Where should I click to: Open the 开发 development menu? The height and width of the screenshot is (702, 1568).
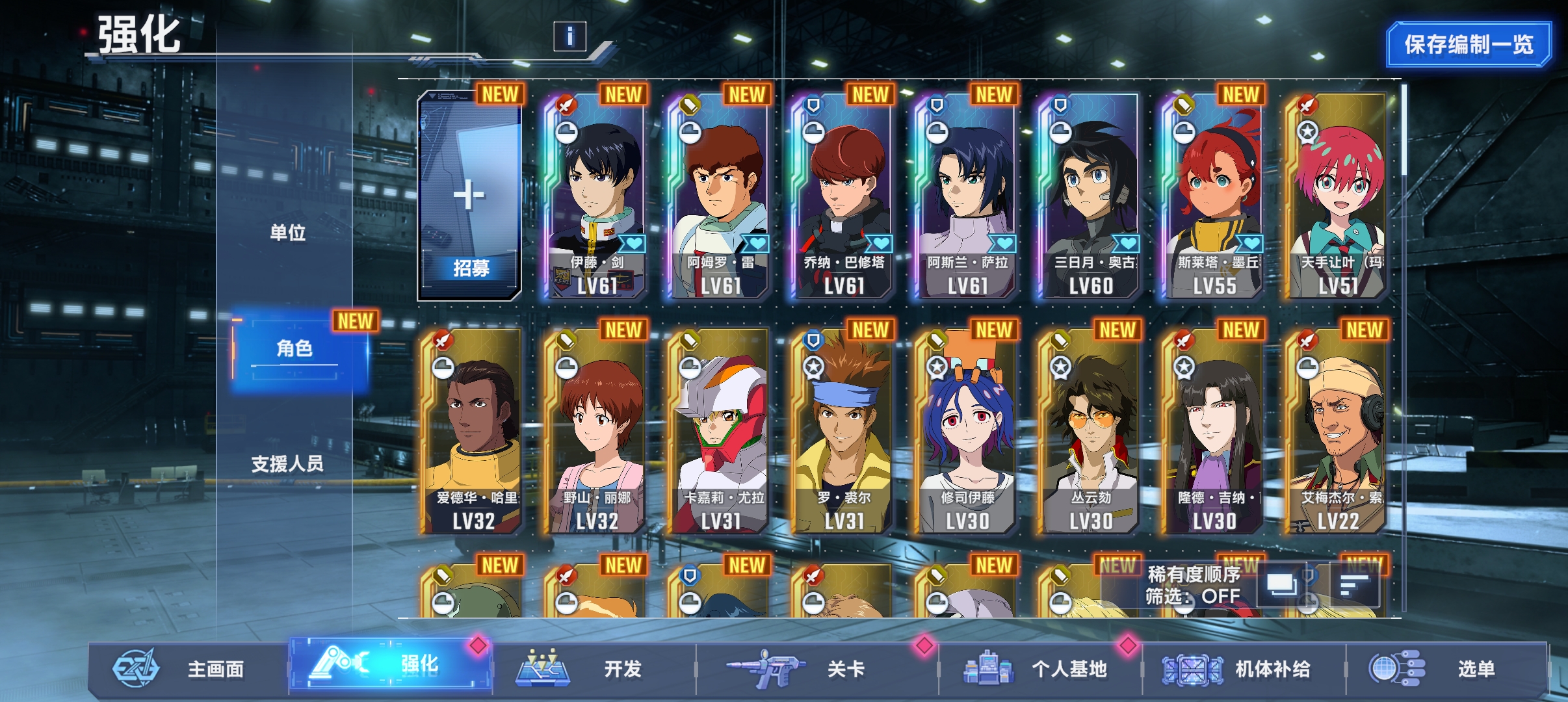[592, 668]
